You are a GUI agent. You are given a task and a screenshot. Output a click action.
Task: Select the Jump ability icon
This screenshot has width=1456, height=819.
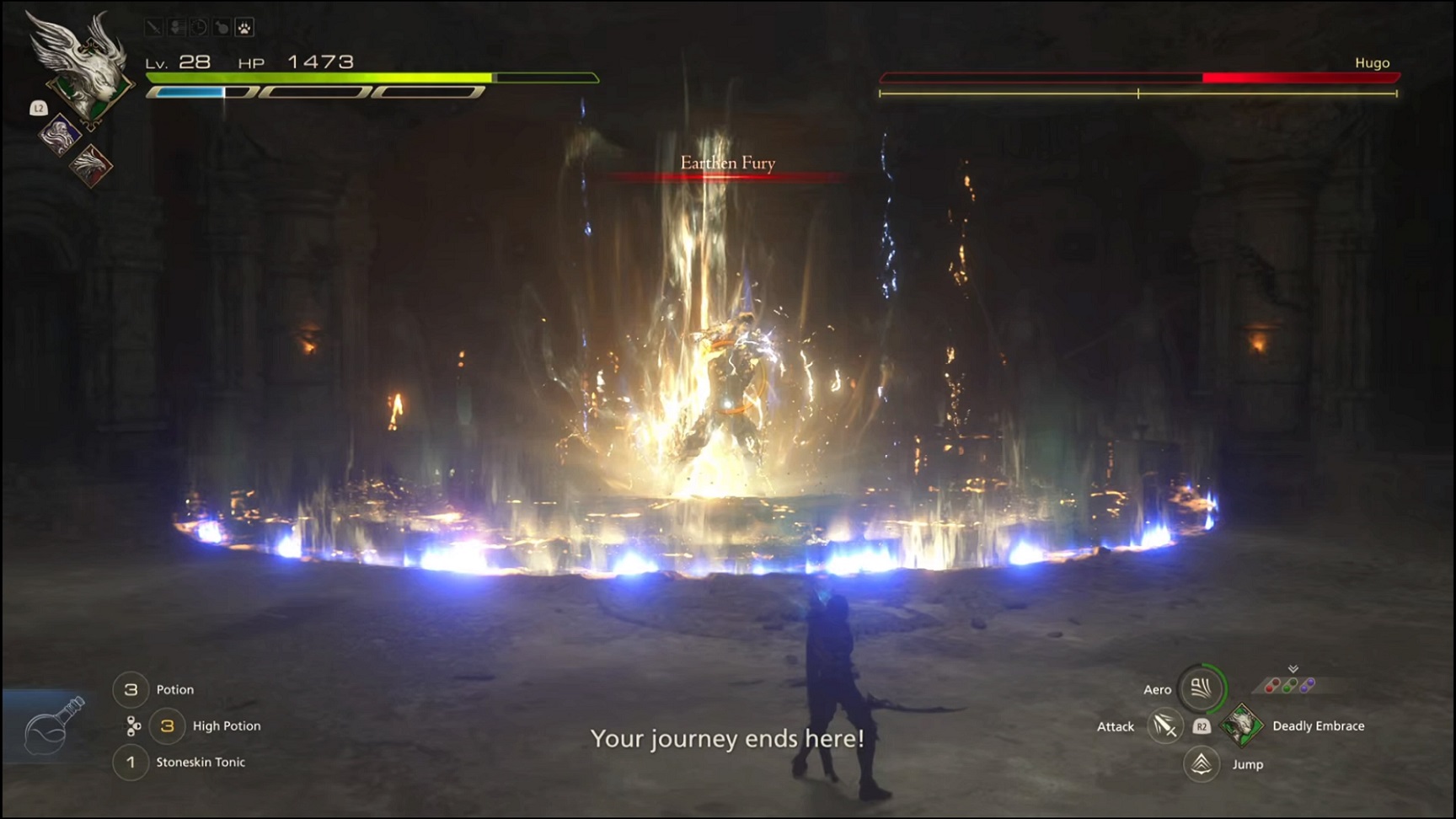pyautogui.click(x=1201, y=763)
